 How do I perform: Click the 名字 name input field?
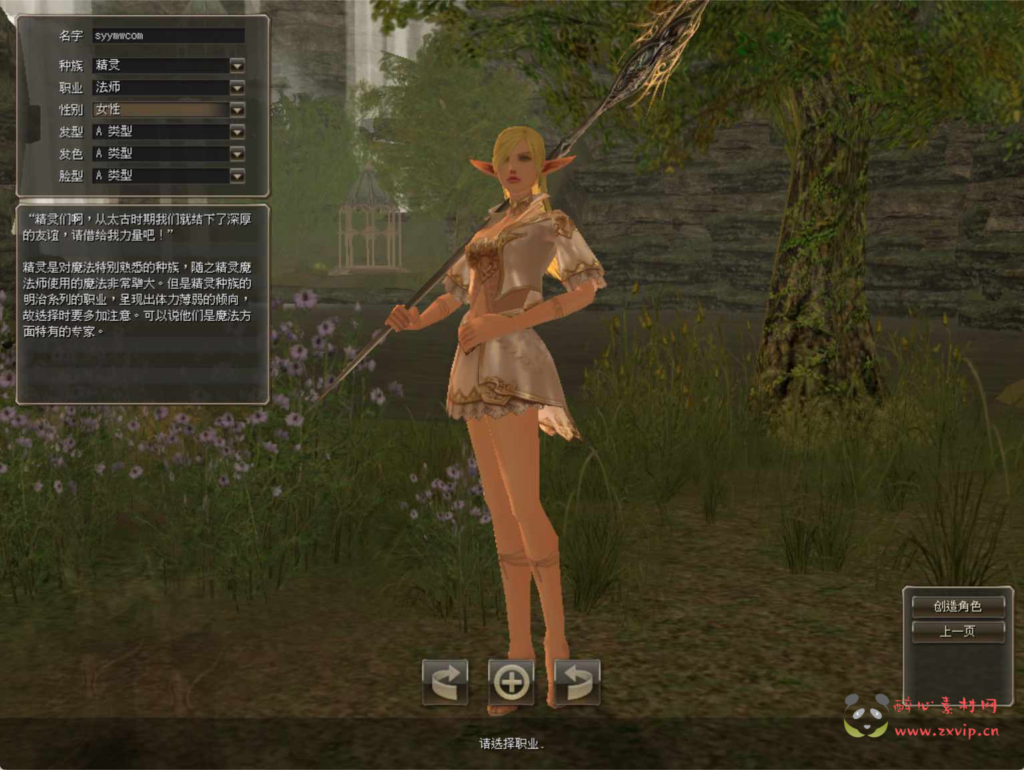(168, 35)
